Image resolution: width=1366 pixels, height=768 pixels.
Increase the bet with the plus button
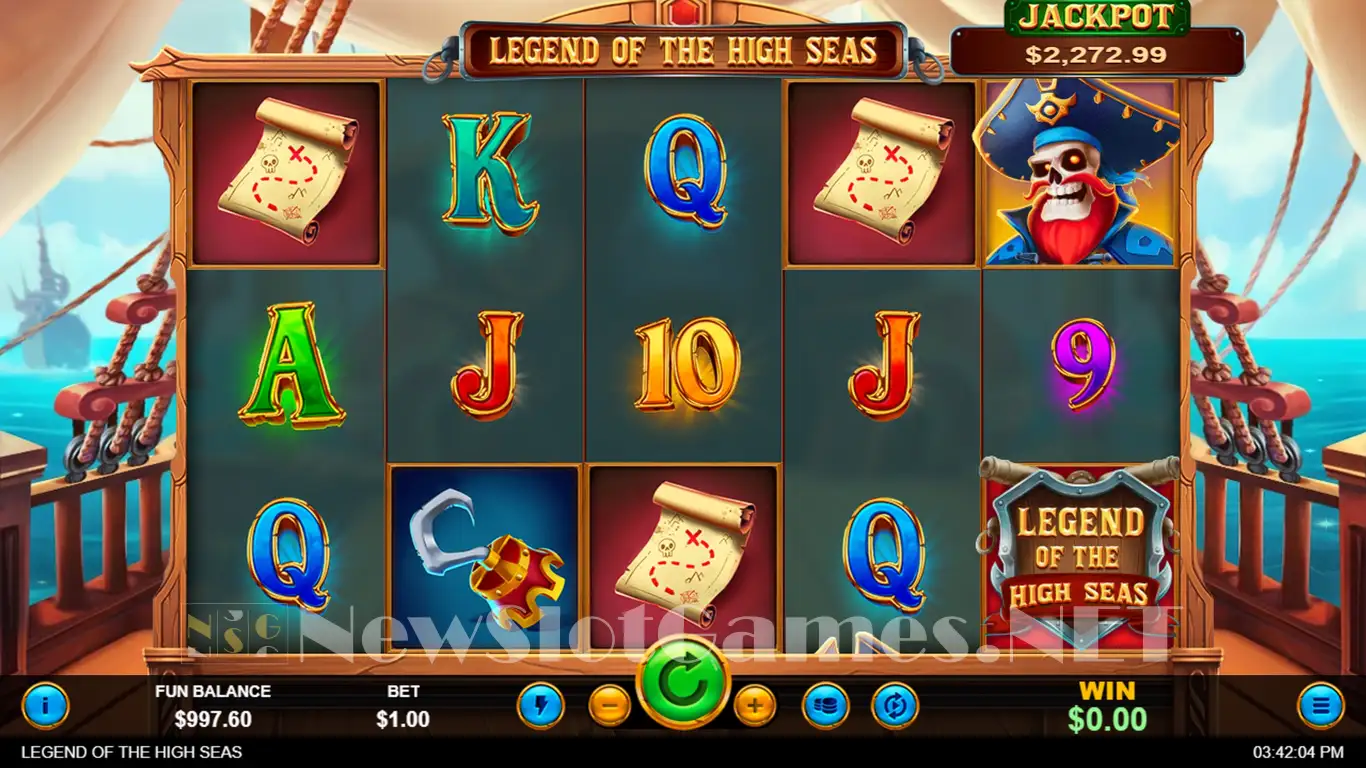click(x=755, y=706)
